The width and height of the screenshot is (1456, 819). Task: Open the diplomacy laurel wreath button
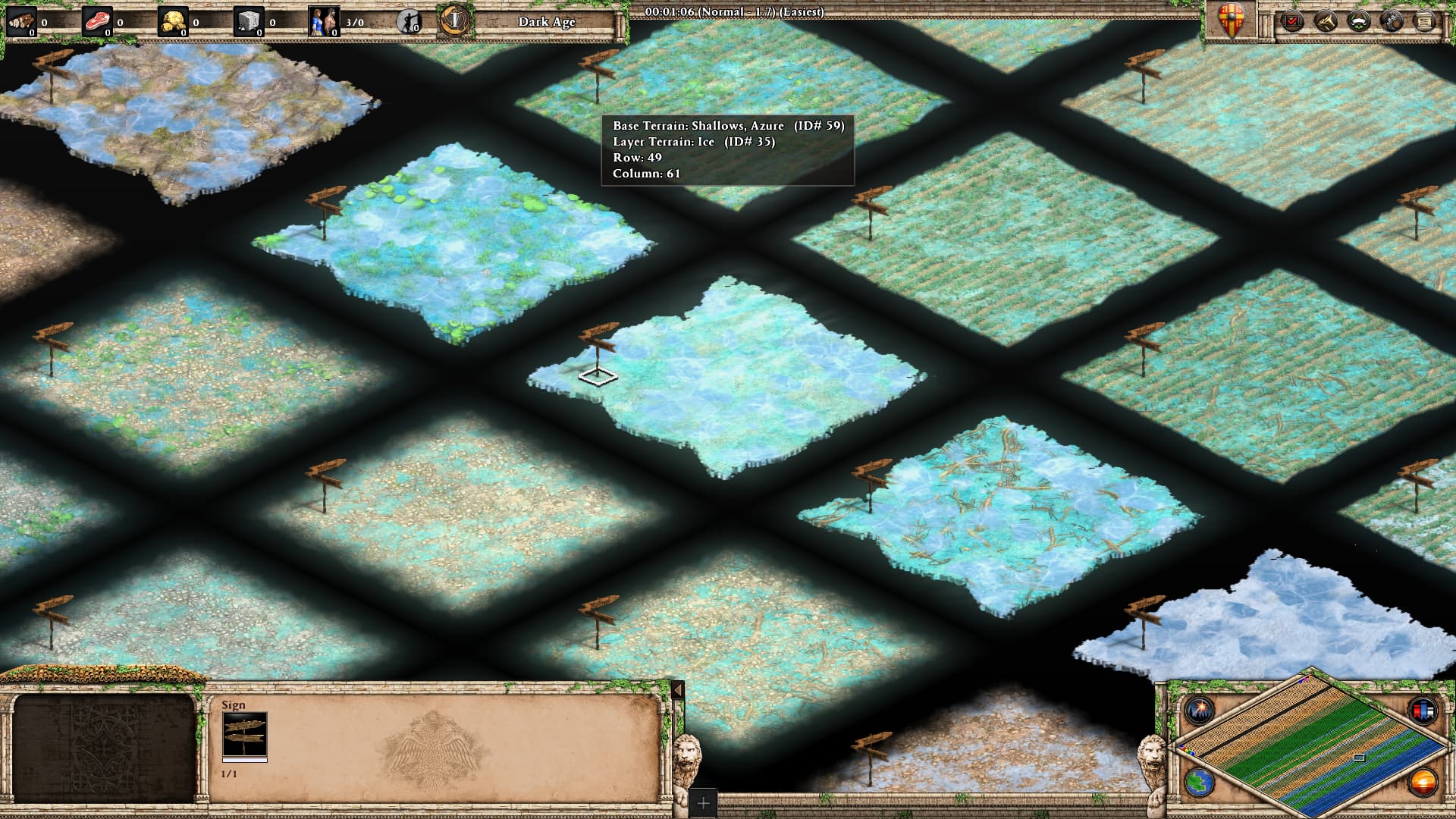tap(1358, 21)
